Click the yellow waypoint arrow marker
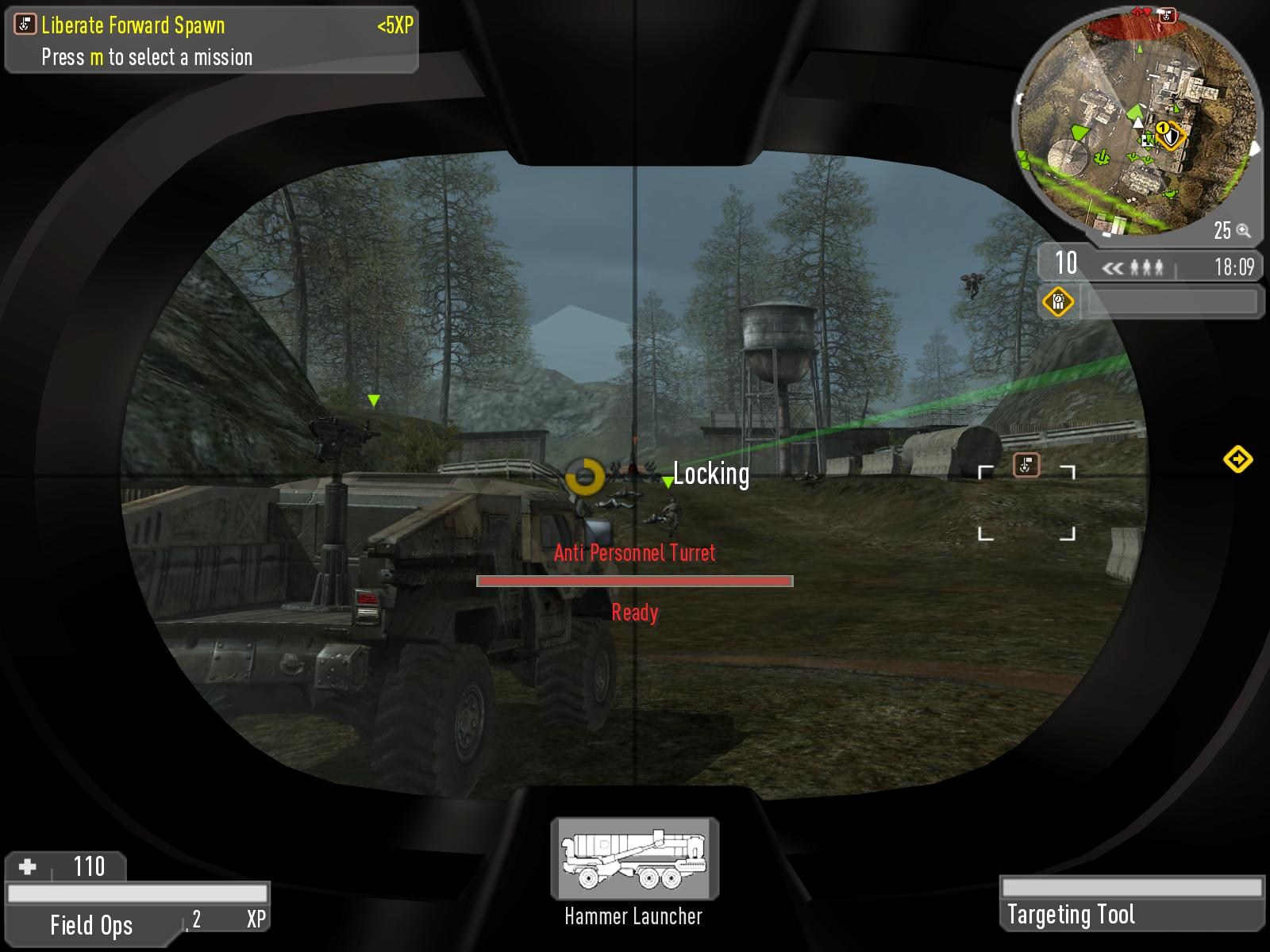1270x952 pixels. pos(1237,459)
